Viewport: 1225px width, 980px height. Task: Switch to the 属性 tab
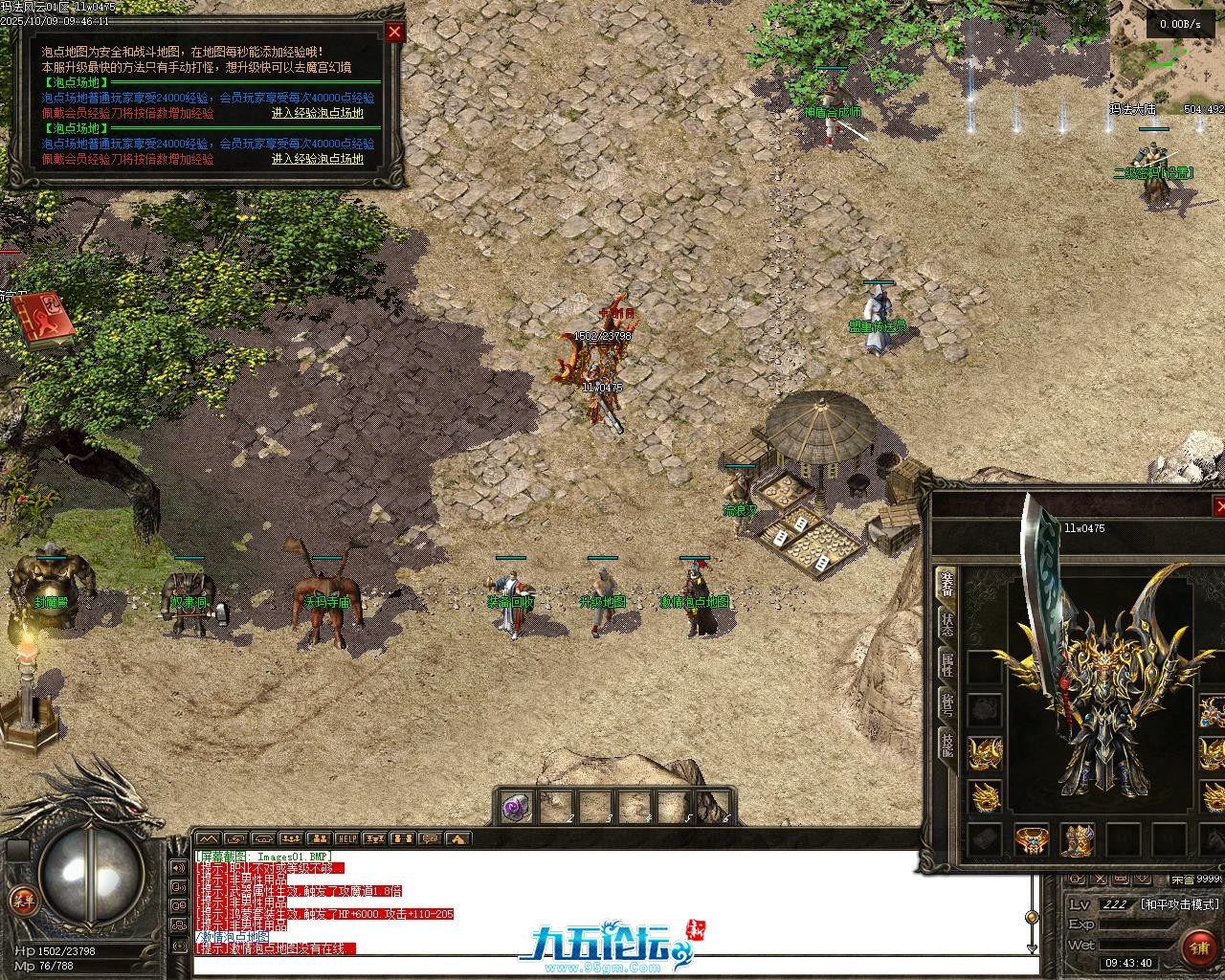click(x=946, y=665)
